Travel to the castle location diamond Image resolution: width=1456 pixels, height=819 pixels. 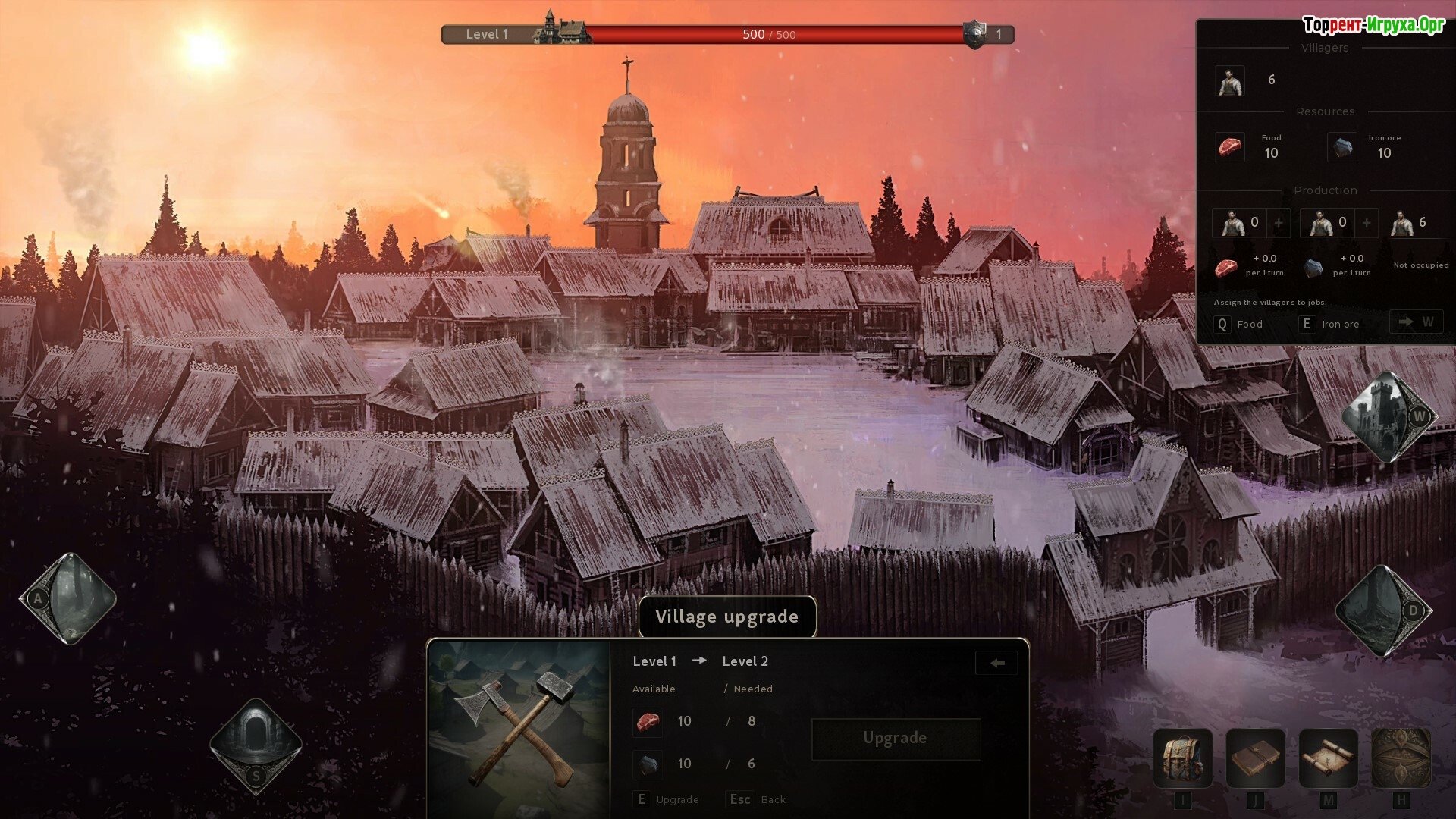pos(1389,417)
